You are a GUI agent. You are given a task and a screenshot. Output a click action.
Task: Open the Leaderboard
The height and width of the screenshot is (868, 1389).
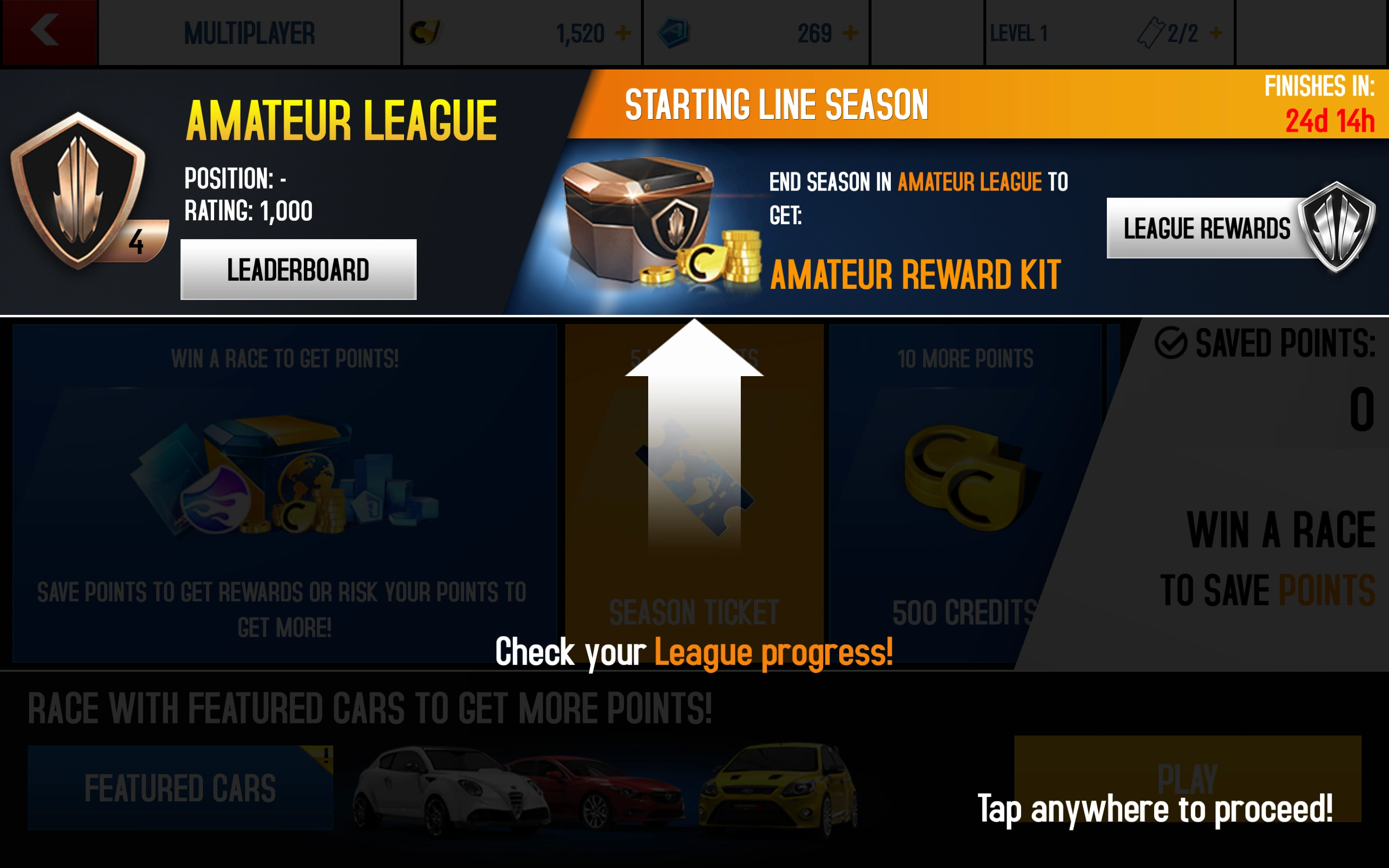[298, 268]
